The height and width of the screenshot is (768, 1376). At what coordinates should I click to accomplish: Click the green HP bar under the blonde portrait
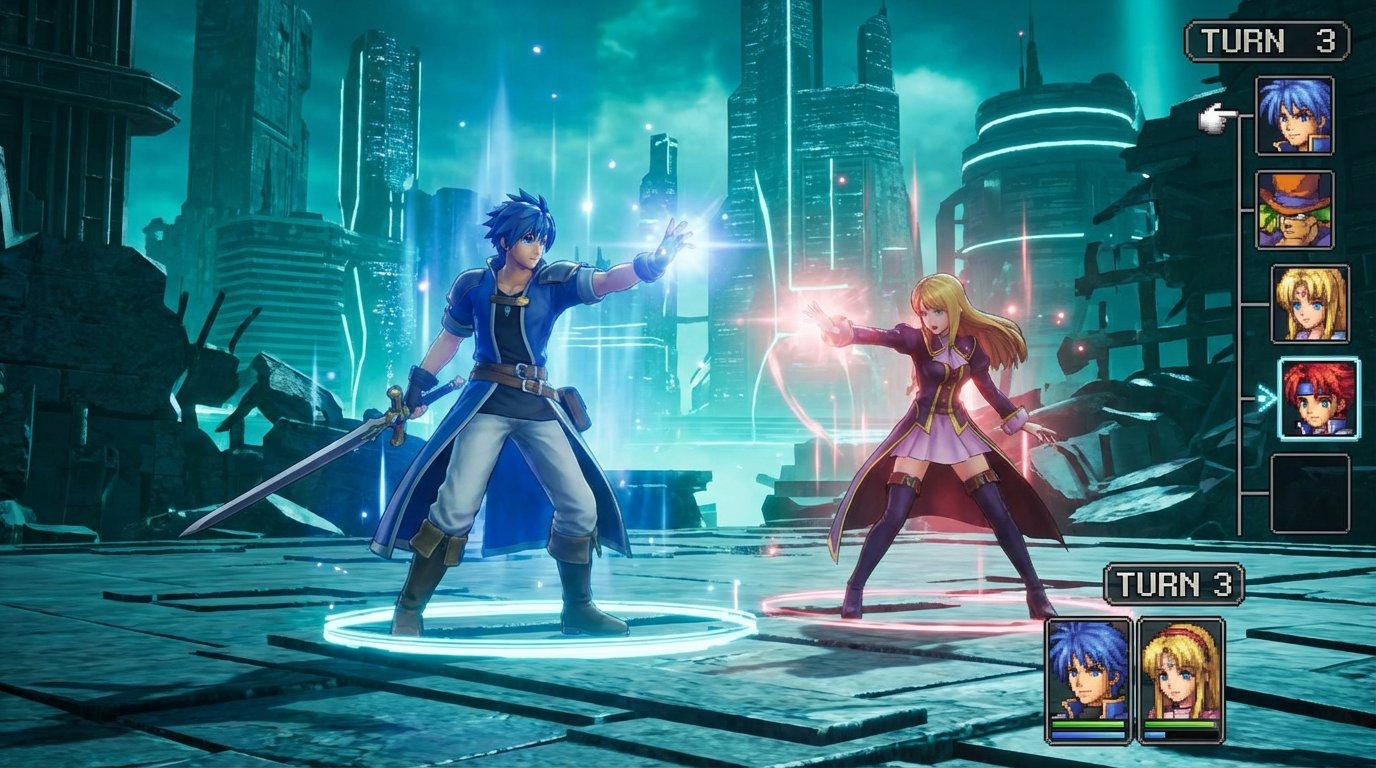[x=1182, y=724]
